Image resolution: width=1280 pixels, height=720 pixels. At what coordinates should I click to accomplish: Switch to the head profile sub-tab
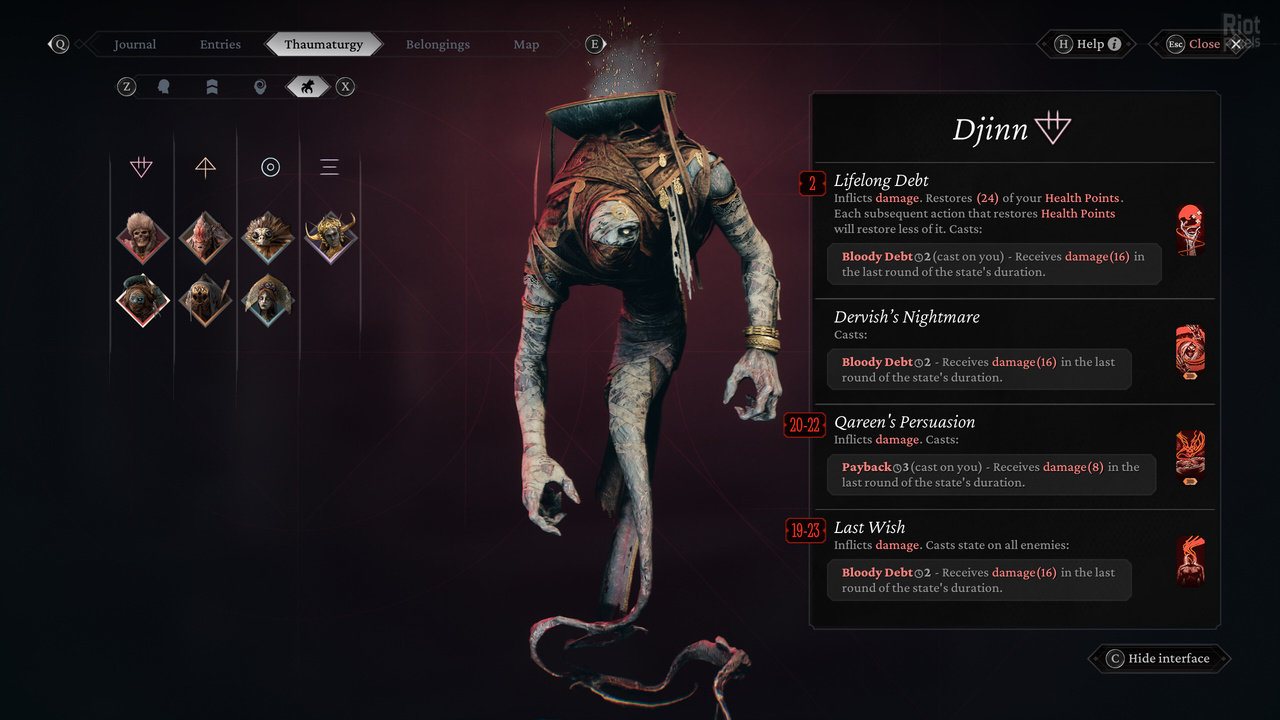(164, 87)
